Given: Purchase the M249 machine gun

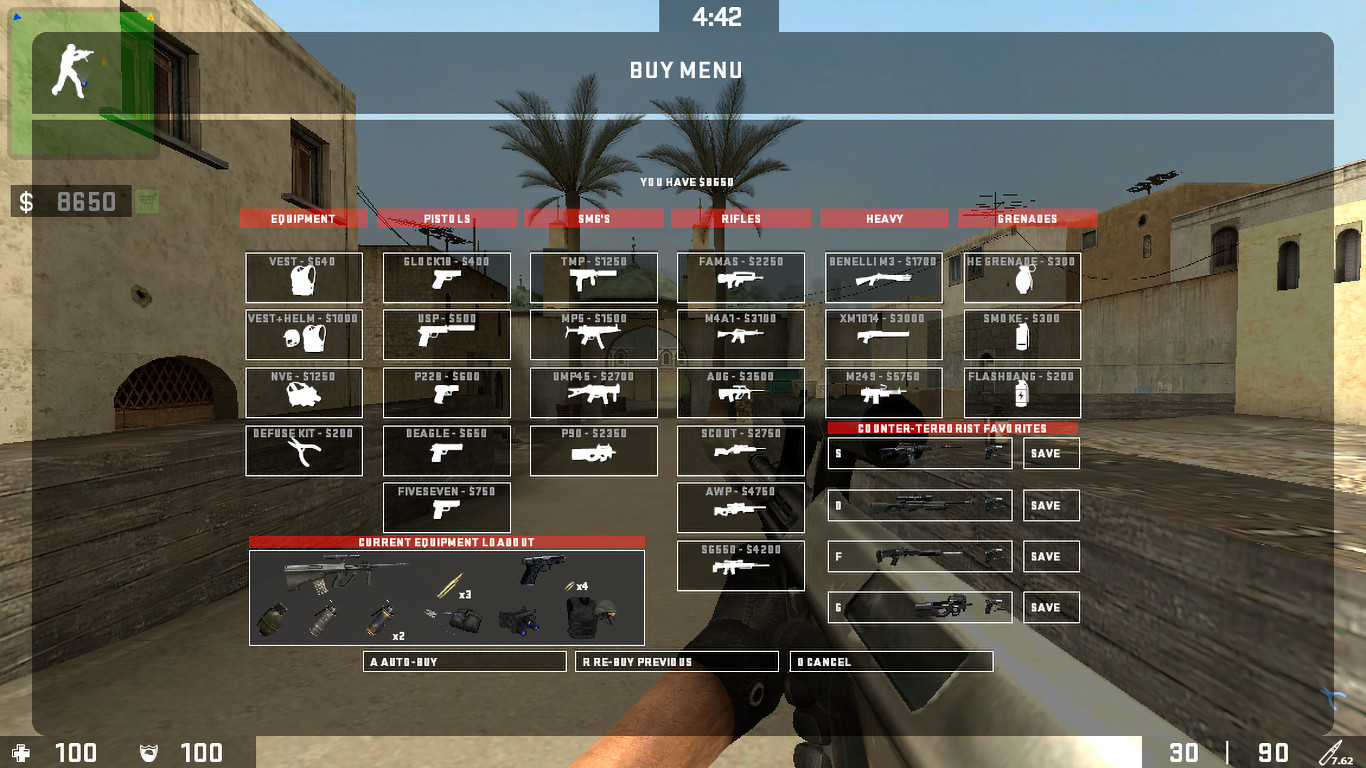Looking at the screenshot, I should tap(884, 392).
